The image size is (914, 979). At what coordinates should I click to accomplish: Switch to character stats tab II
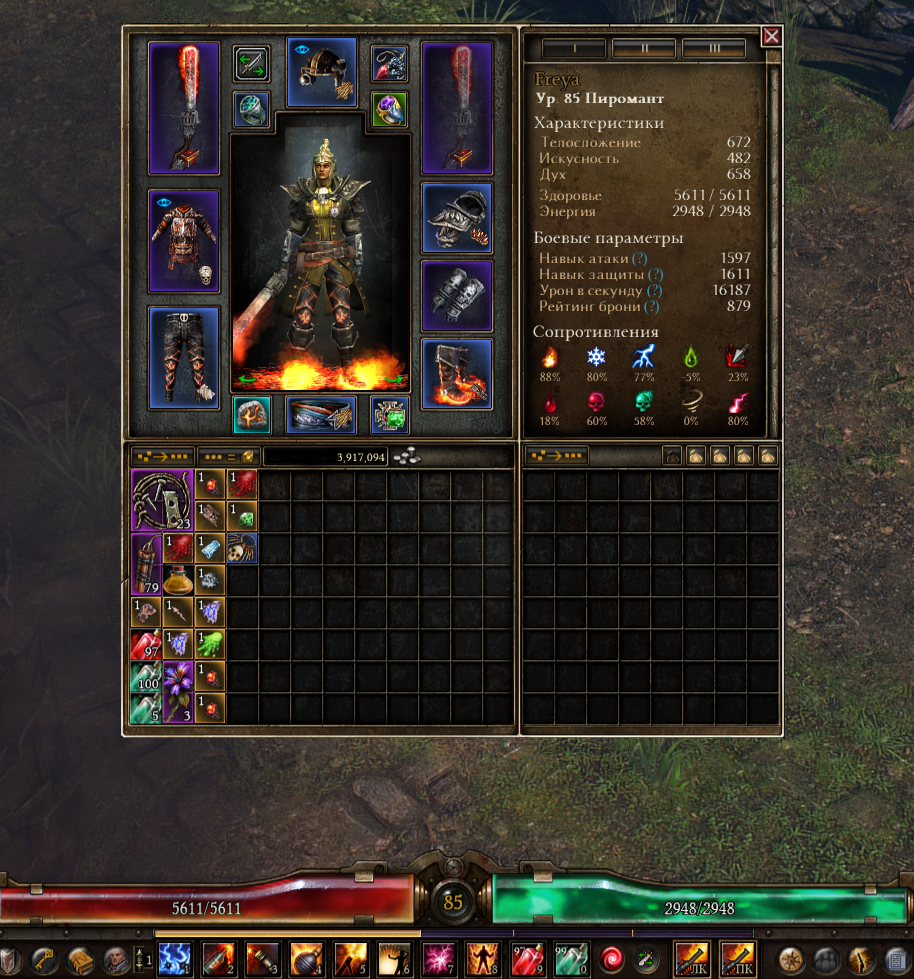[x=644, y=49]
